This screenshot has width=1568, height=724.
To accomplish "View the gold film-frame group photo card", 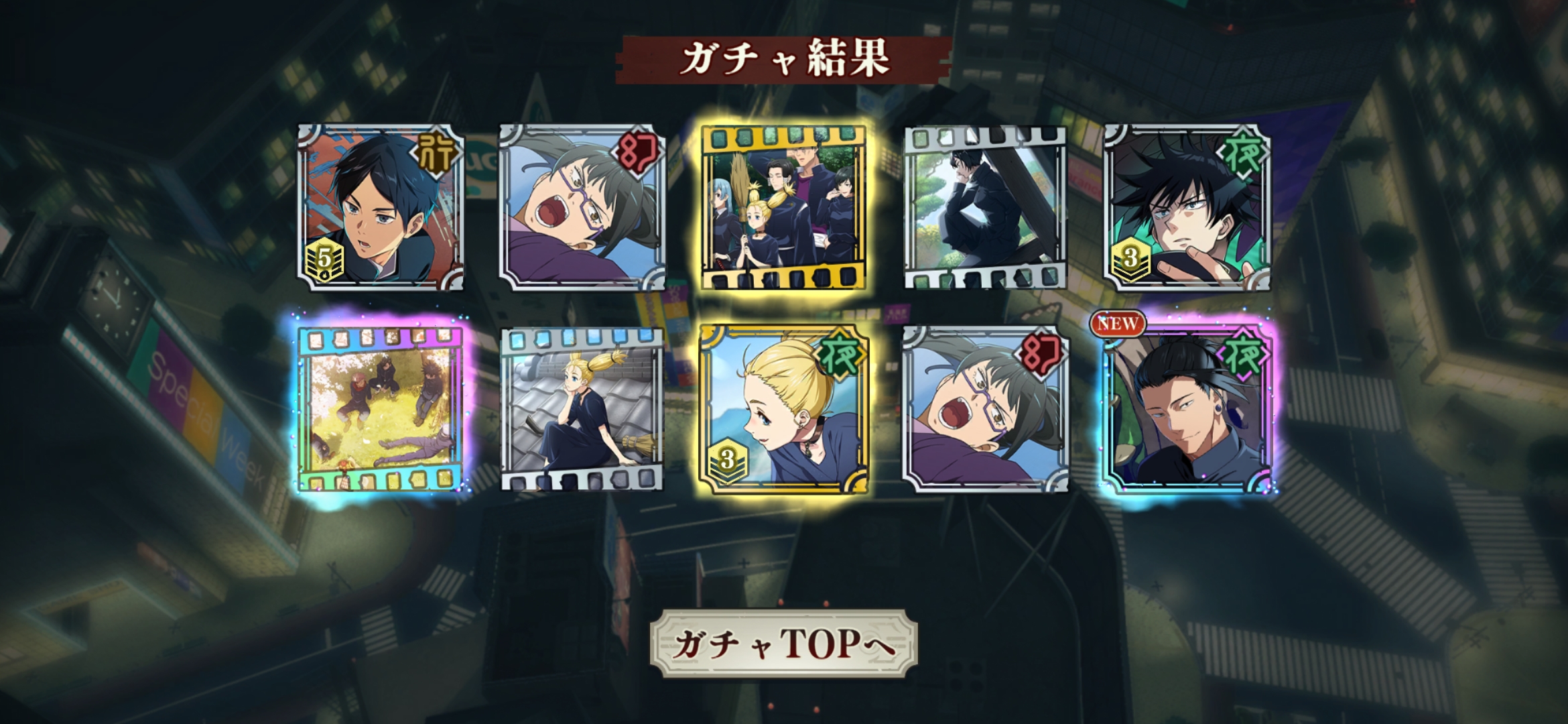I will click(783, 208).
